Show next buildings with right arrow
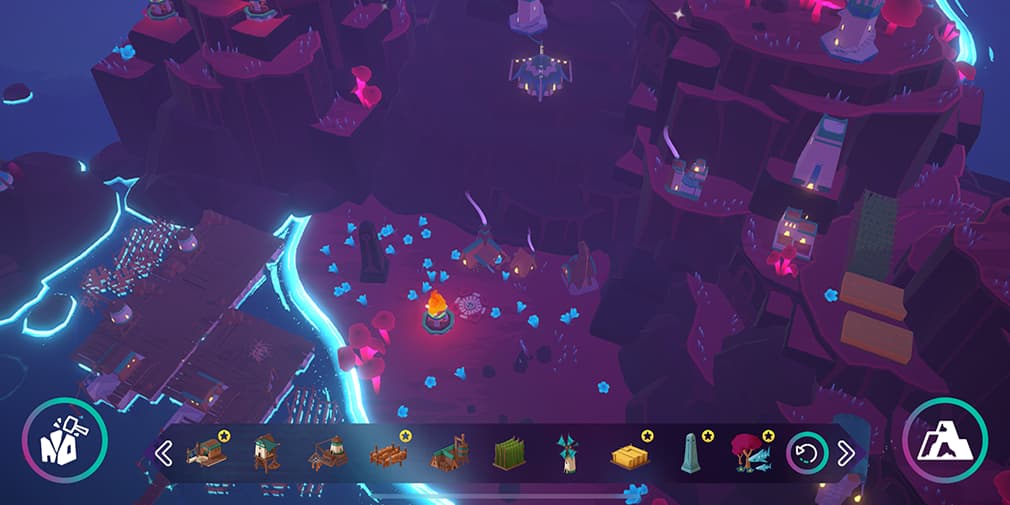 pos(846,453)
